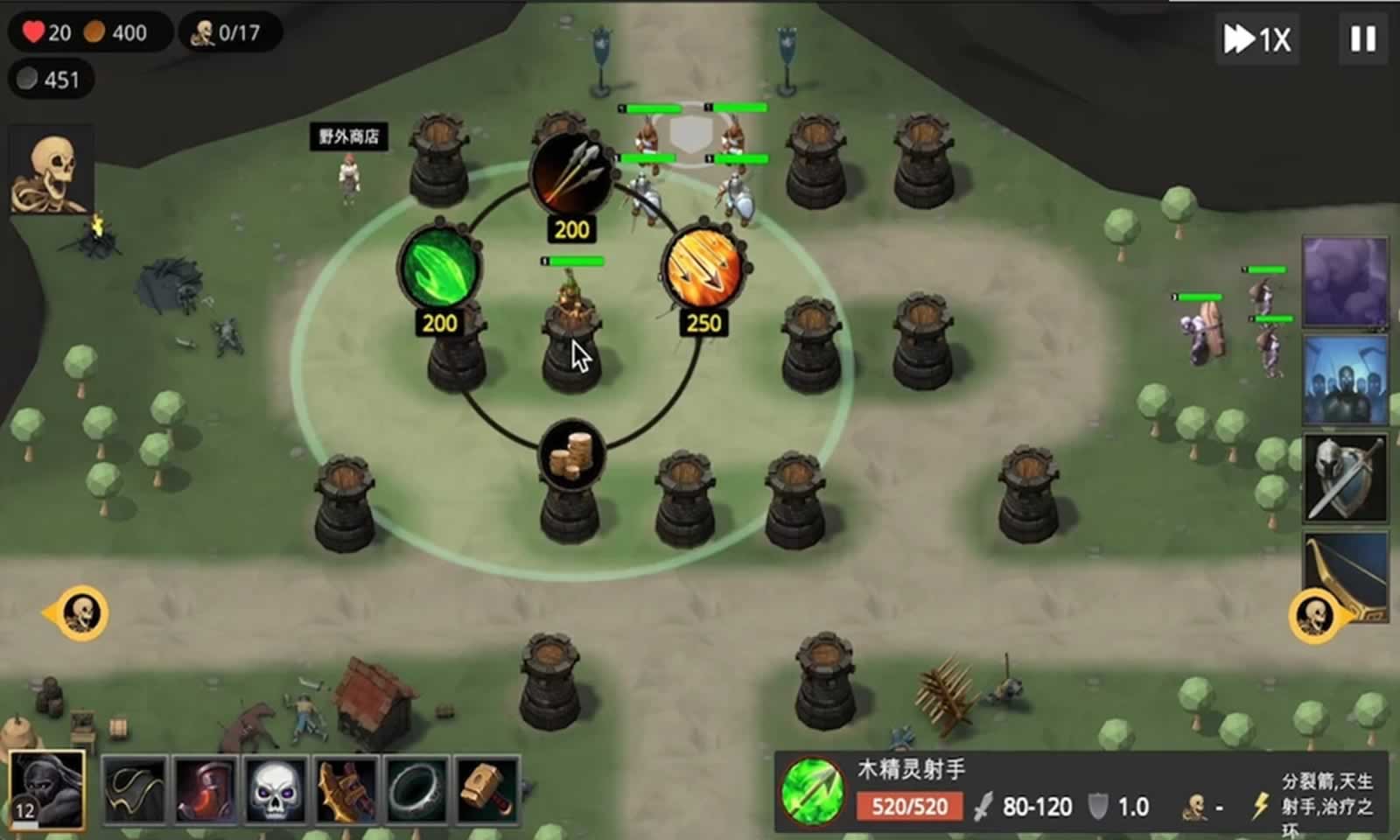This screenshot has width=1400, height=840.
Task: Click the black cloak inventory slot
Action: click(x=133, y=790)
